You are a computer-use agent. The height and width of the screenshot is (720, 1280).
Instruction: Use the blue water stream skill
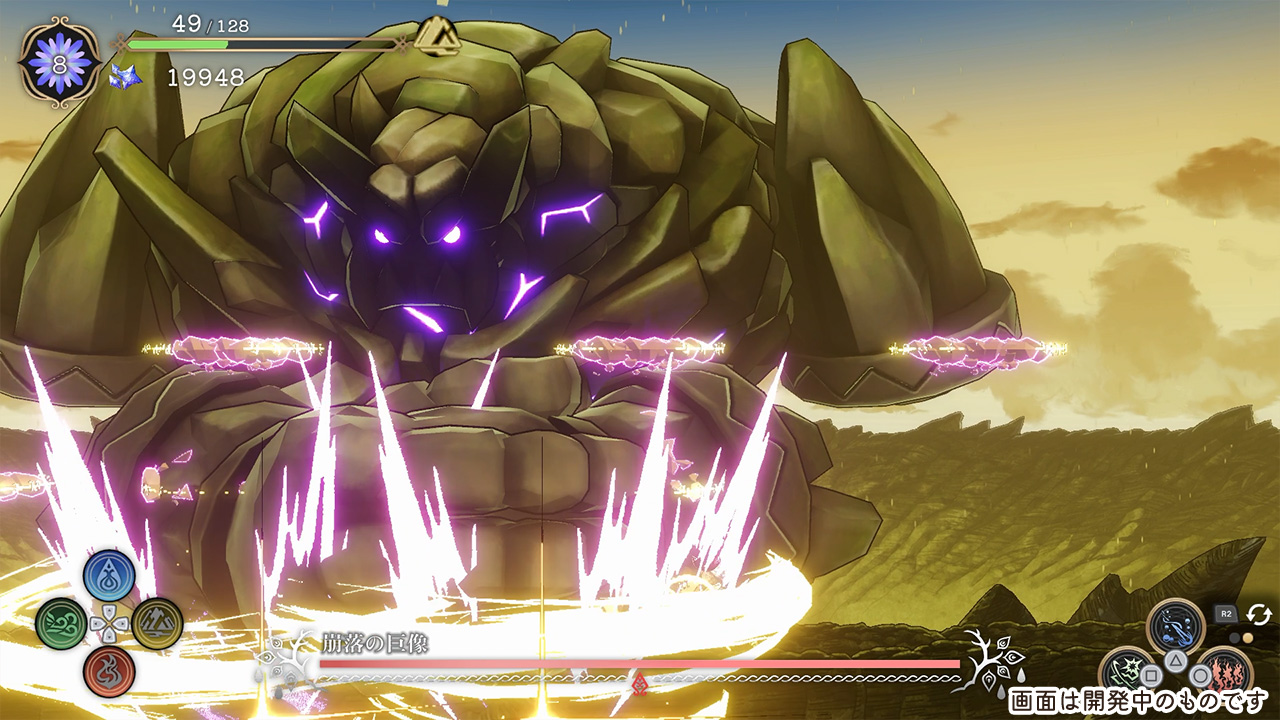click(x=1175, y=627)
